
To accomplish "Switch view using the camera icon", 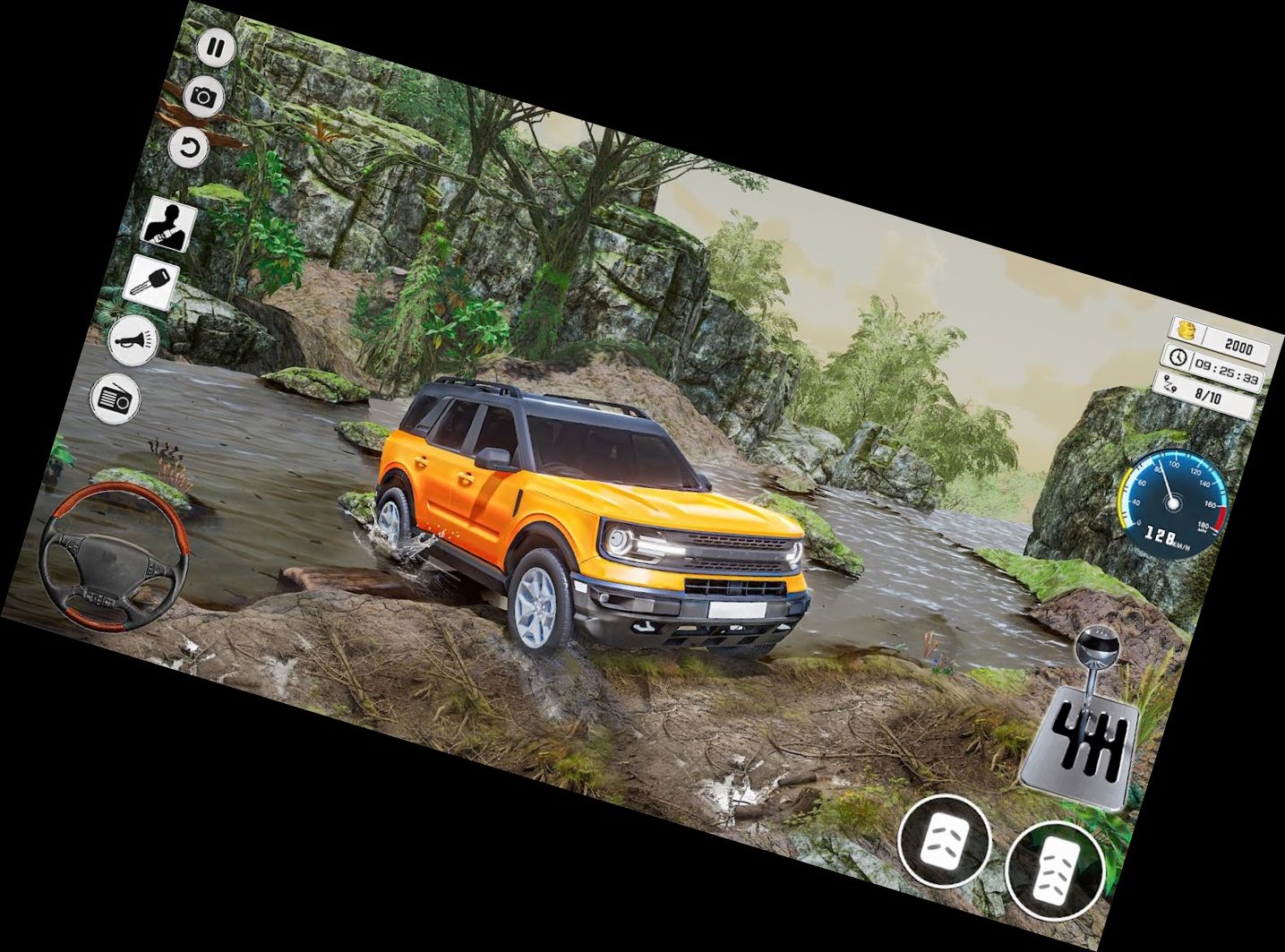I will point(204,97).
